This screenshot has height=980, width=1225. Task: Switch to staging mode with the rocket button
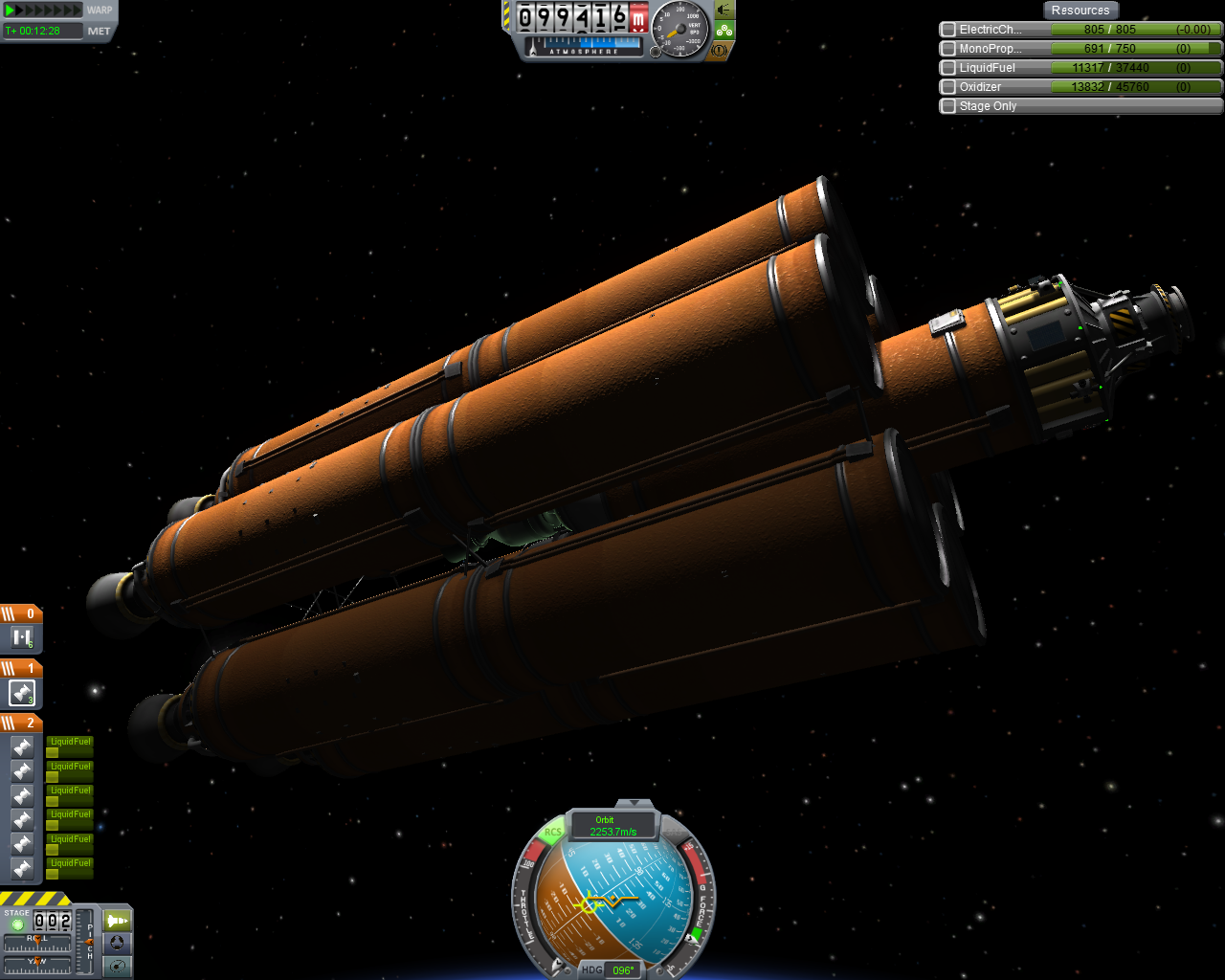tap(117, 921)
